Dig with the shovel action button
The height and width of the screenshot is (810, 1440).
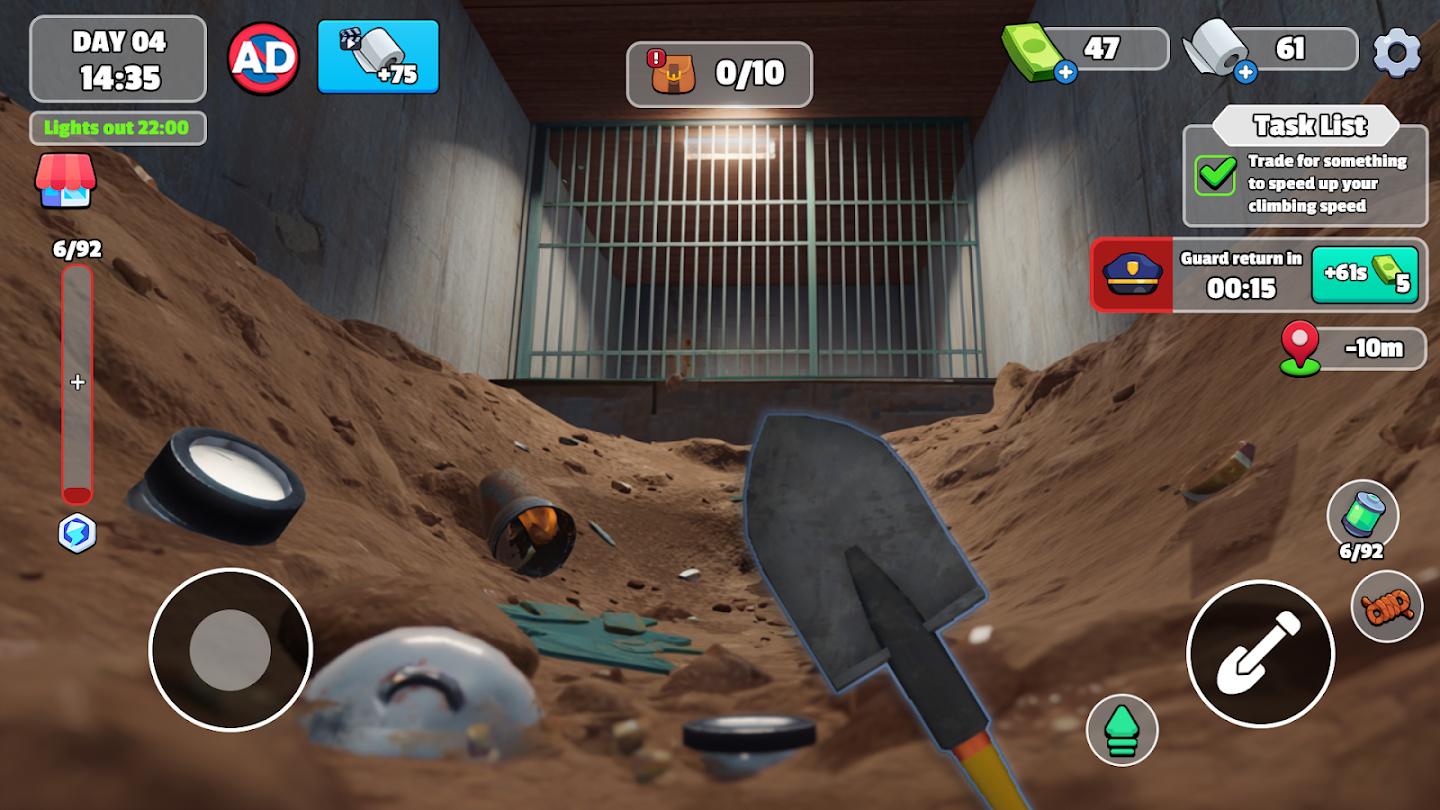(1260, 653)
